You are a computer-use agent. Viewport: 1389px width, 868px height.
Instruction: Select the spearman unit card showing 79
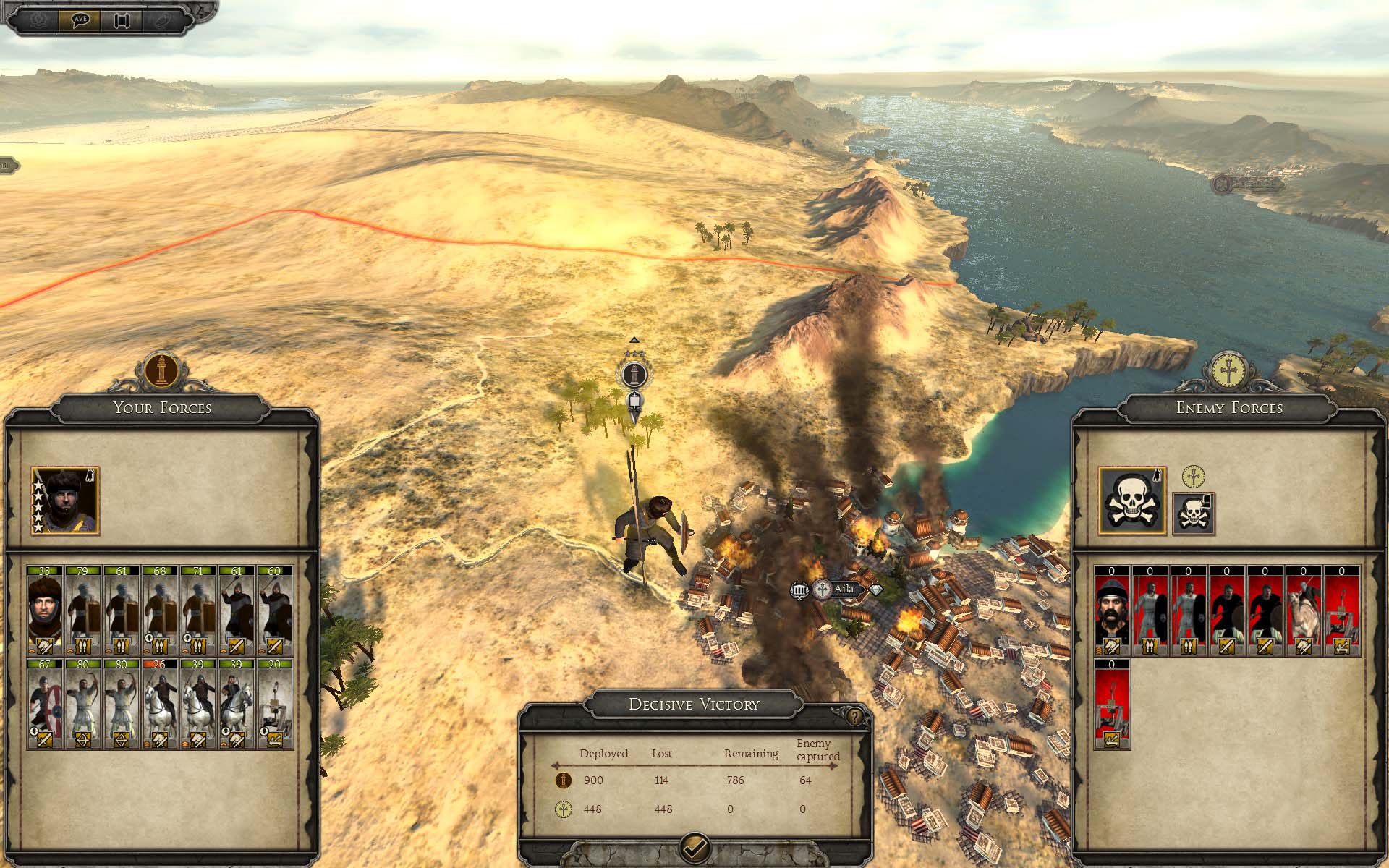pos(82,611)
